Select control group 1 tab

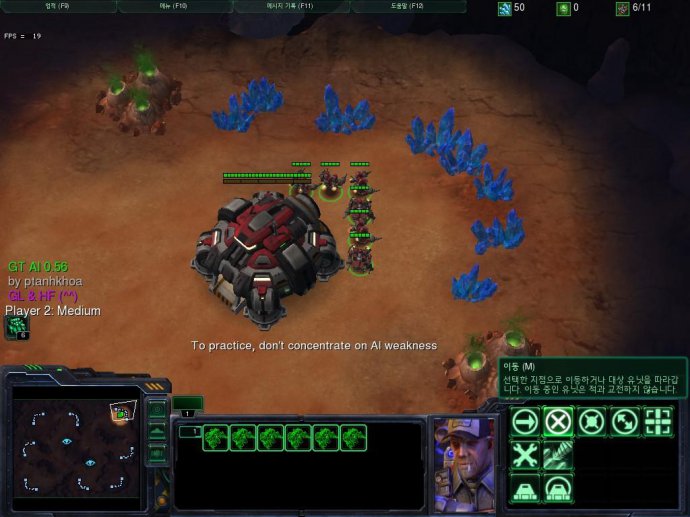(x=187, y=412)
